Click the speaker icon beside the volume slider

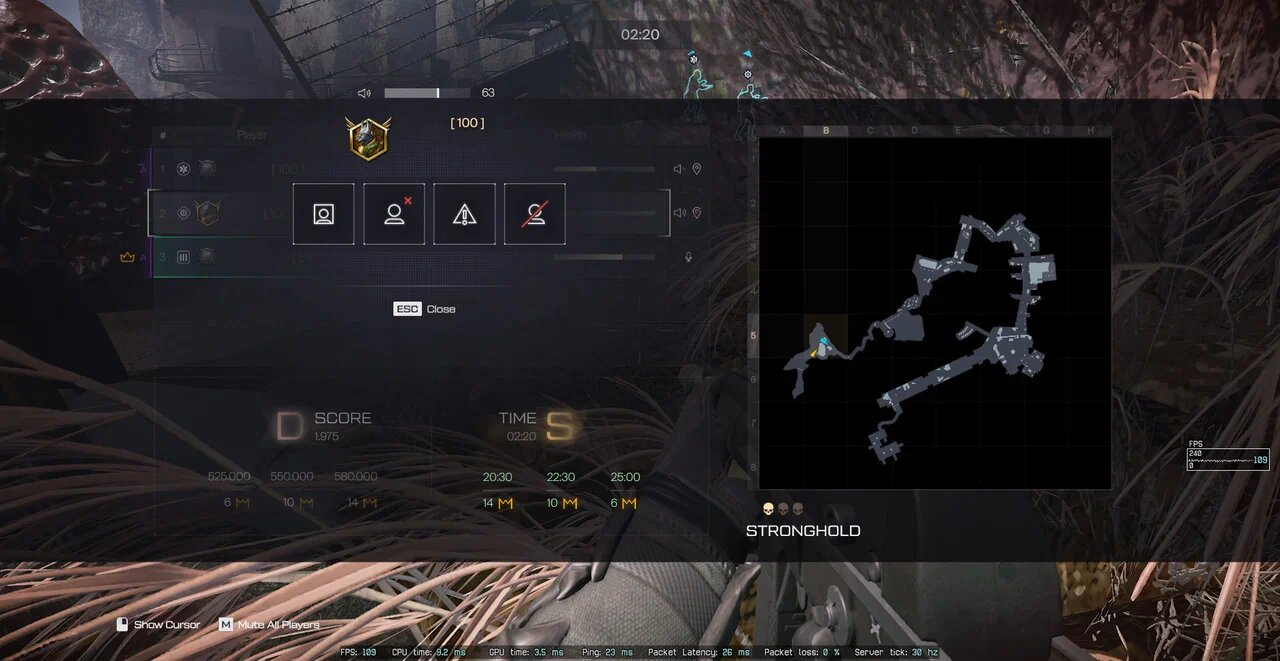(x=364, y=93)
